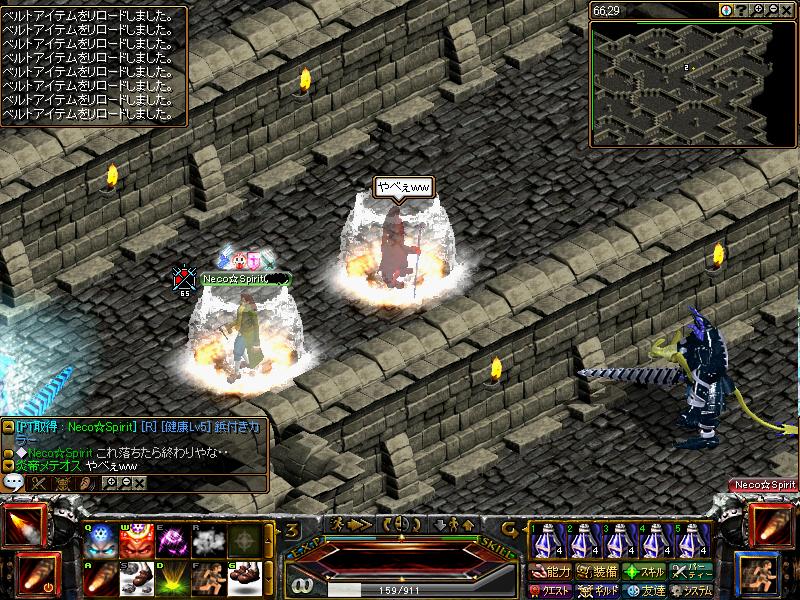
Task: Open the スキル (skill) menu
Action: pyautogui.click(x=645, y=572)
